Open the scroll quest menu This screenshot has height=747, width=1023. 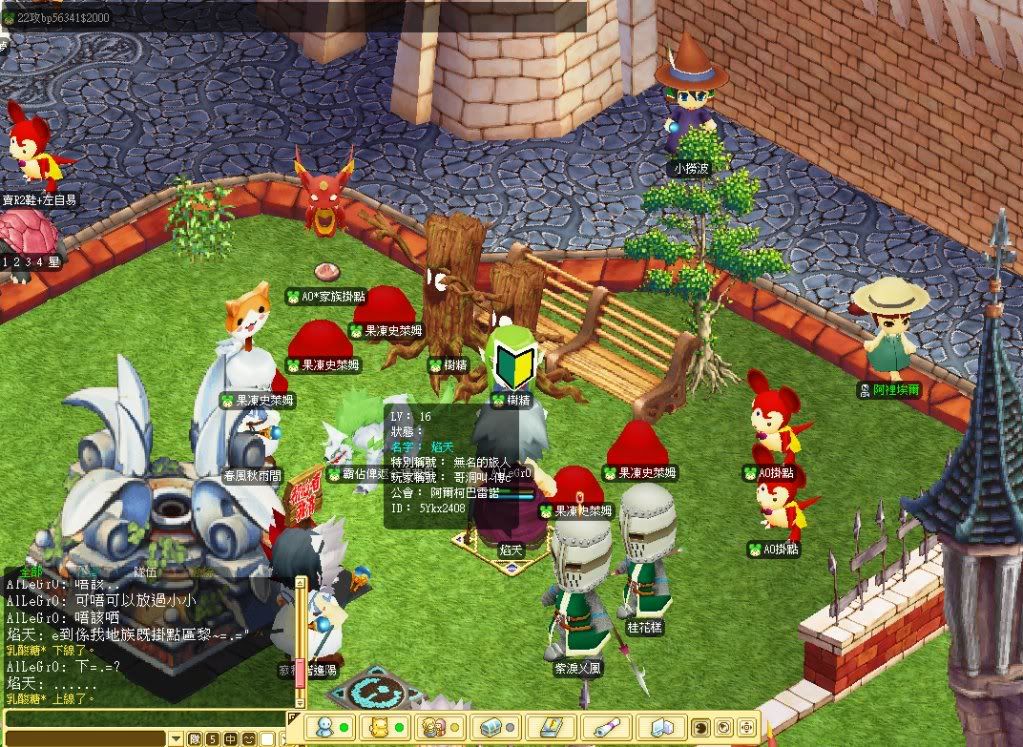(606, 727)
